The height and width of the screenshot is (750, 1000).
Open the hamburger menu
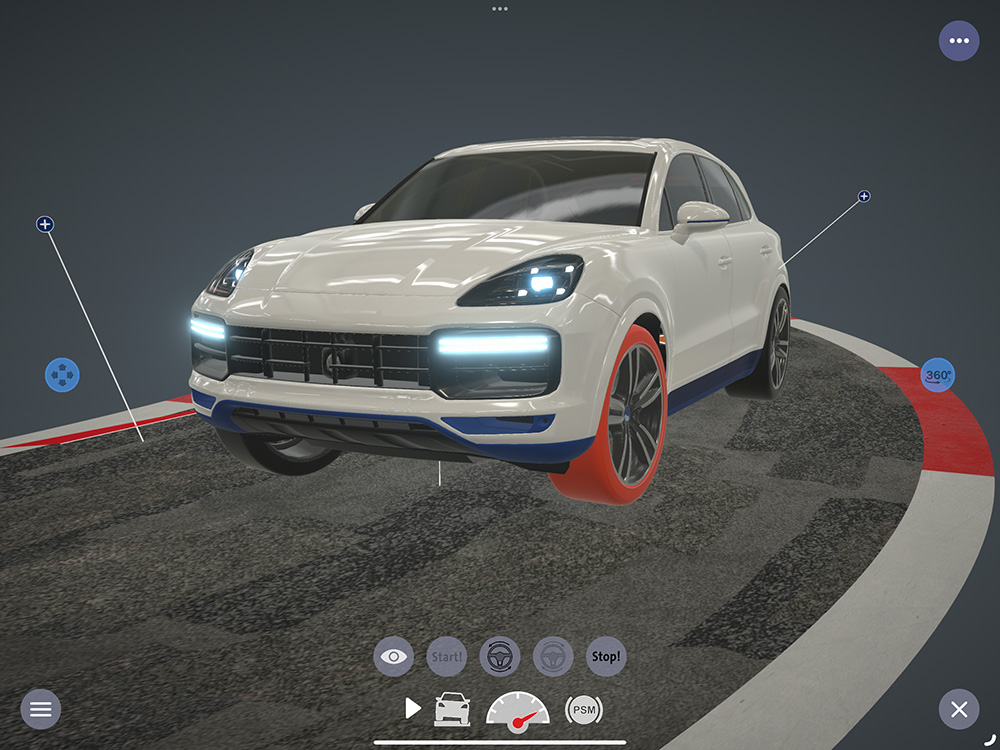tap(41, 709)
